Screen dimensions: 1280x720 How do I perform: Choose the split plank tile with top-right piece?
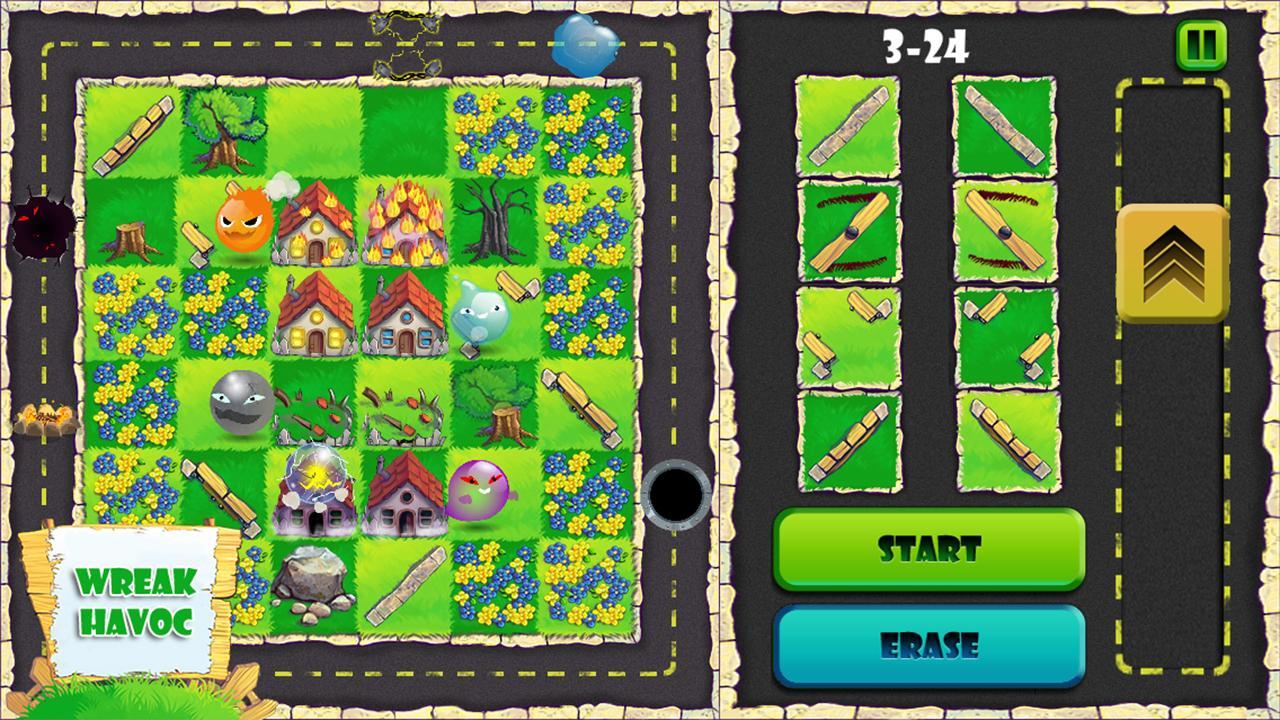coord(847,336)
